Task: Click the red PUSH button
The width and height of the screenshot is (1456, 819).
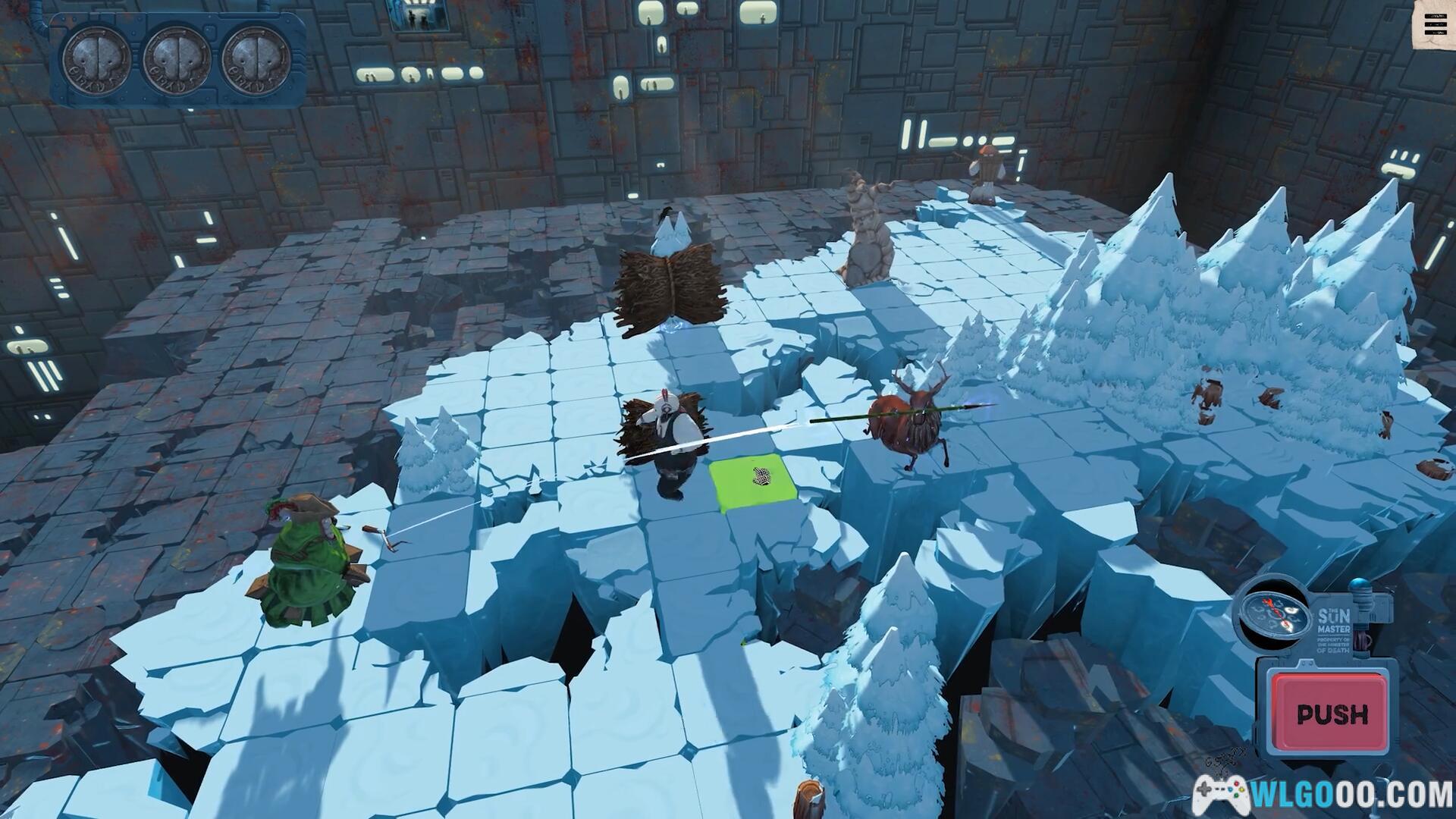Action: (x=1331, y=714)
